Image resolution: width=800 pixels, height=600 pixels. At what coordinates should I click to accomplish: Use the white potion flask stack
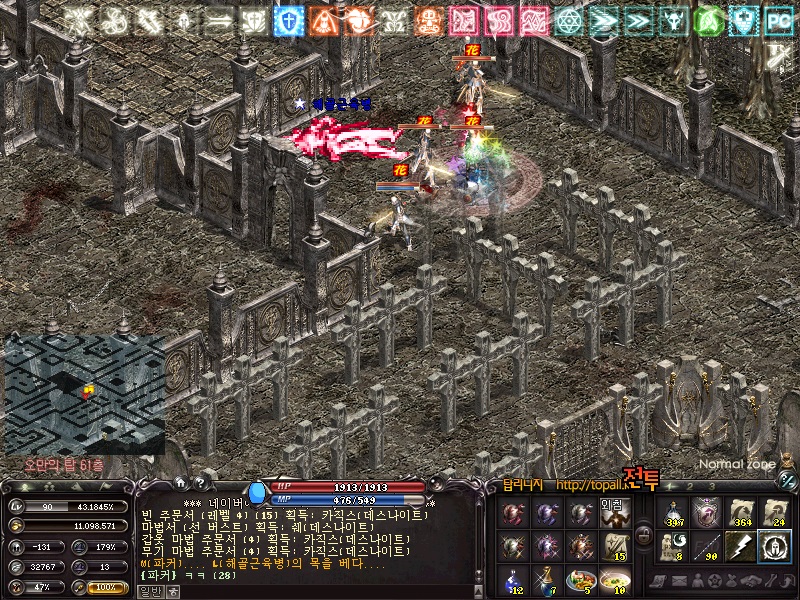672,512
